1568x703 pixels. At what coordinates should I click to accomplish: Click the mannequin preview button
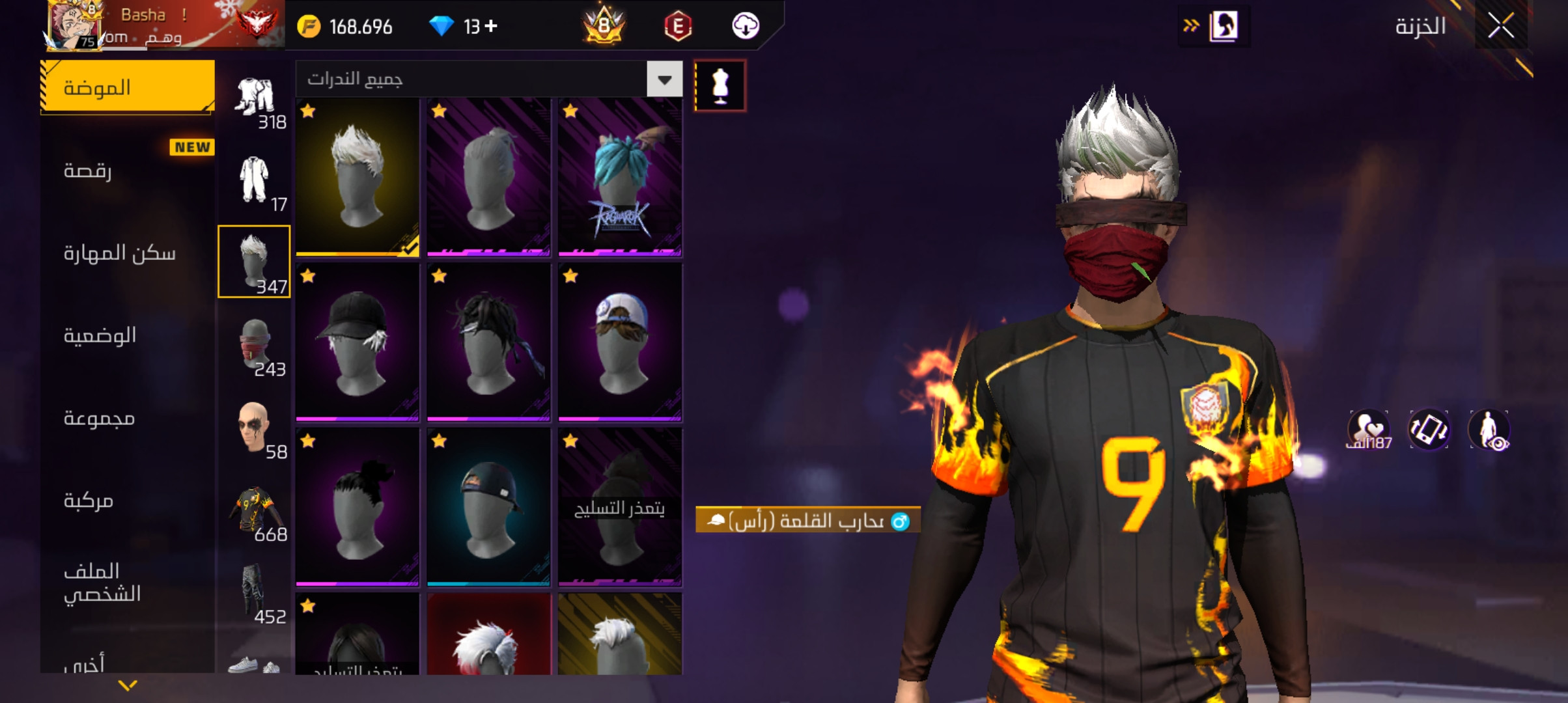(x=720, y=86)
